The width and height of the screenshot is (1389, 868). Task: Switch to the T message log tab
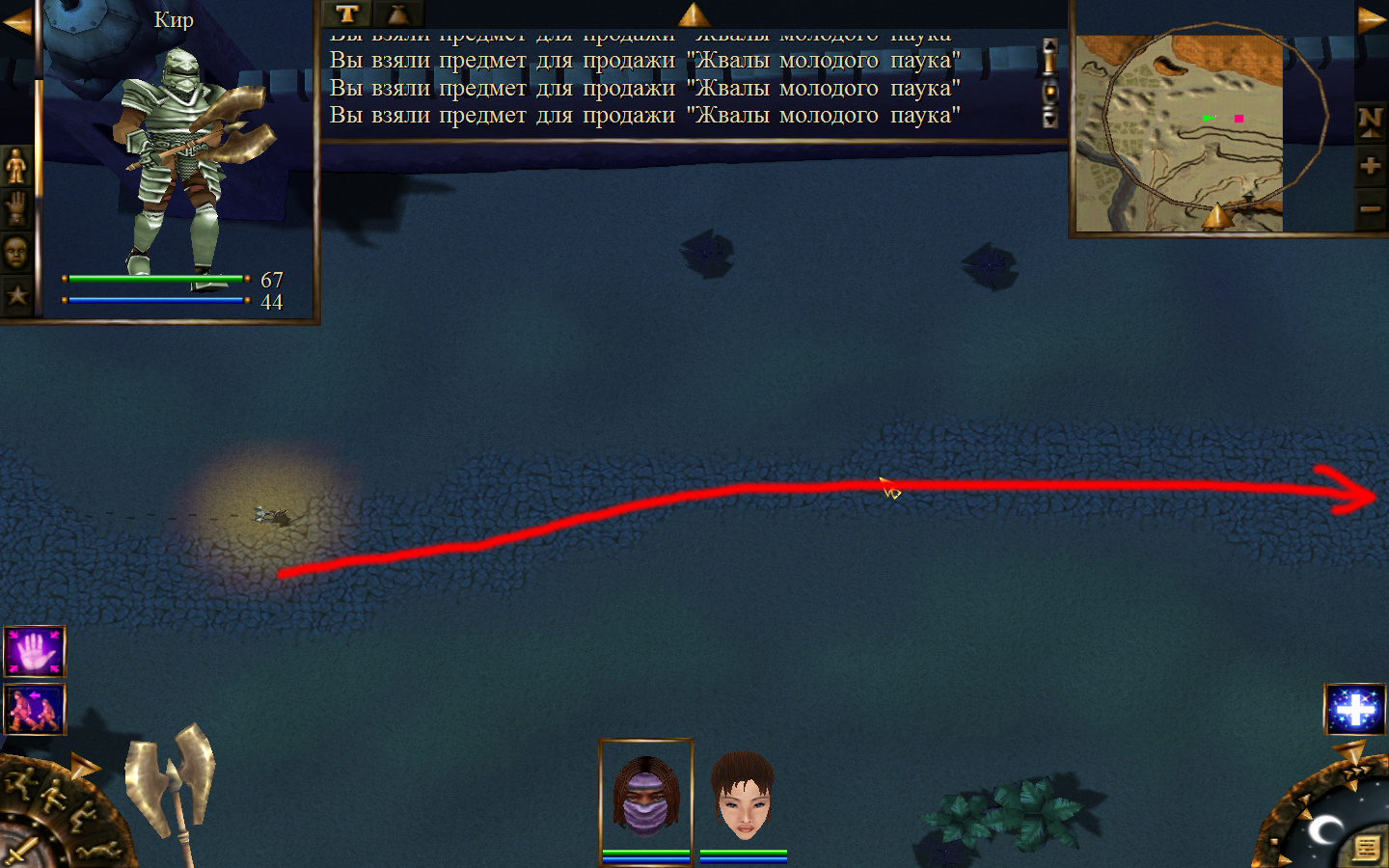tap(347, 14)
